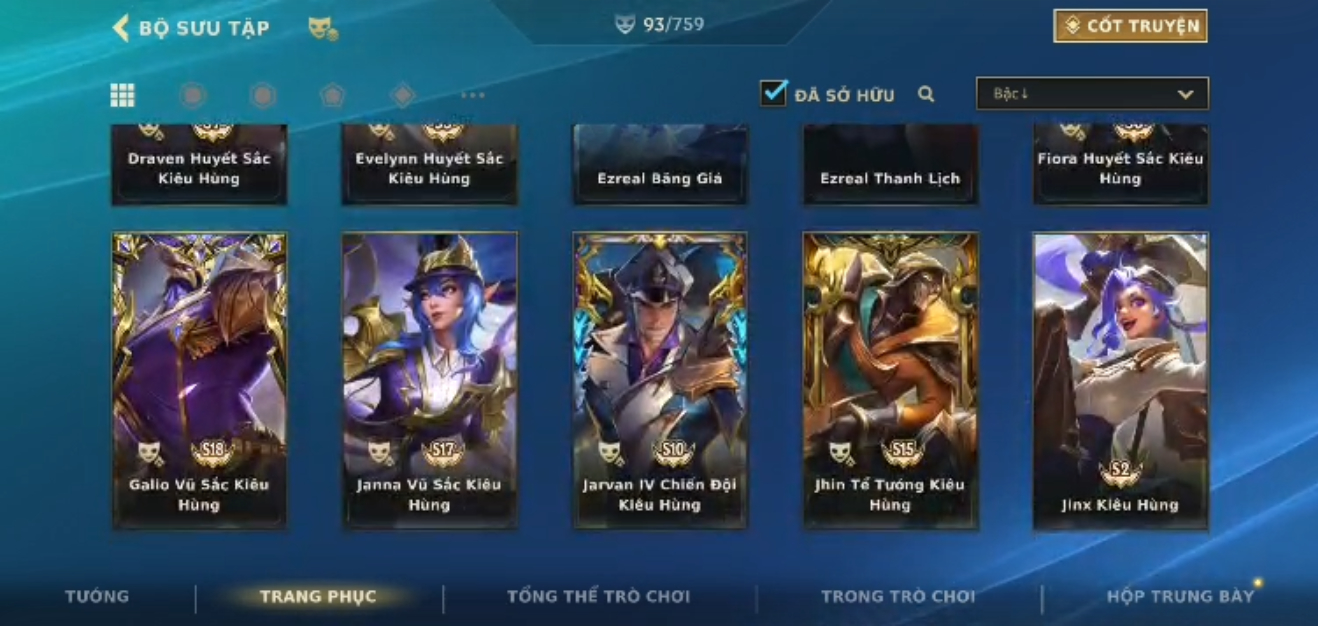Go back from Bộ Sưu Tập
Screen dimensions: 1318x626
(122, 28)
